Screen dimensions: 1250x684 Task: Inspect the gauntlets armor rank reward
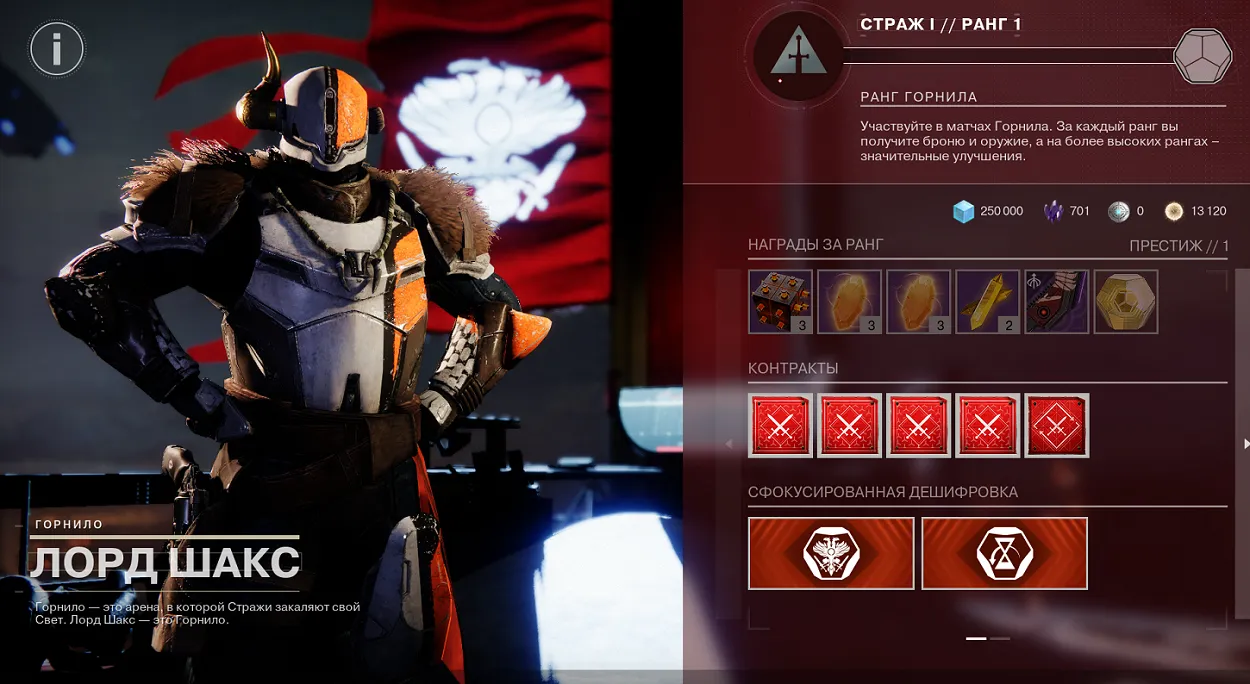coord(1056,301)
